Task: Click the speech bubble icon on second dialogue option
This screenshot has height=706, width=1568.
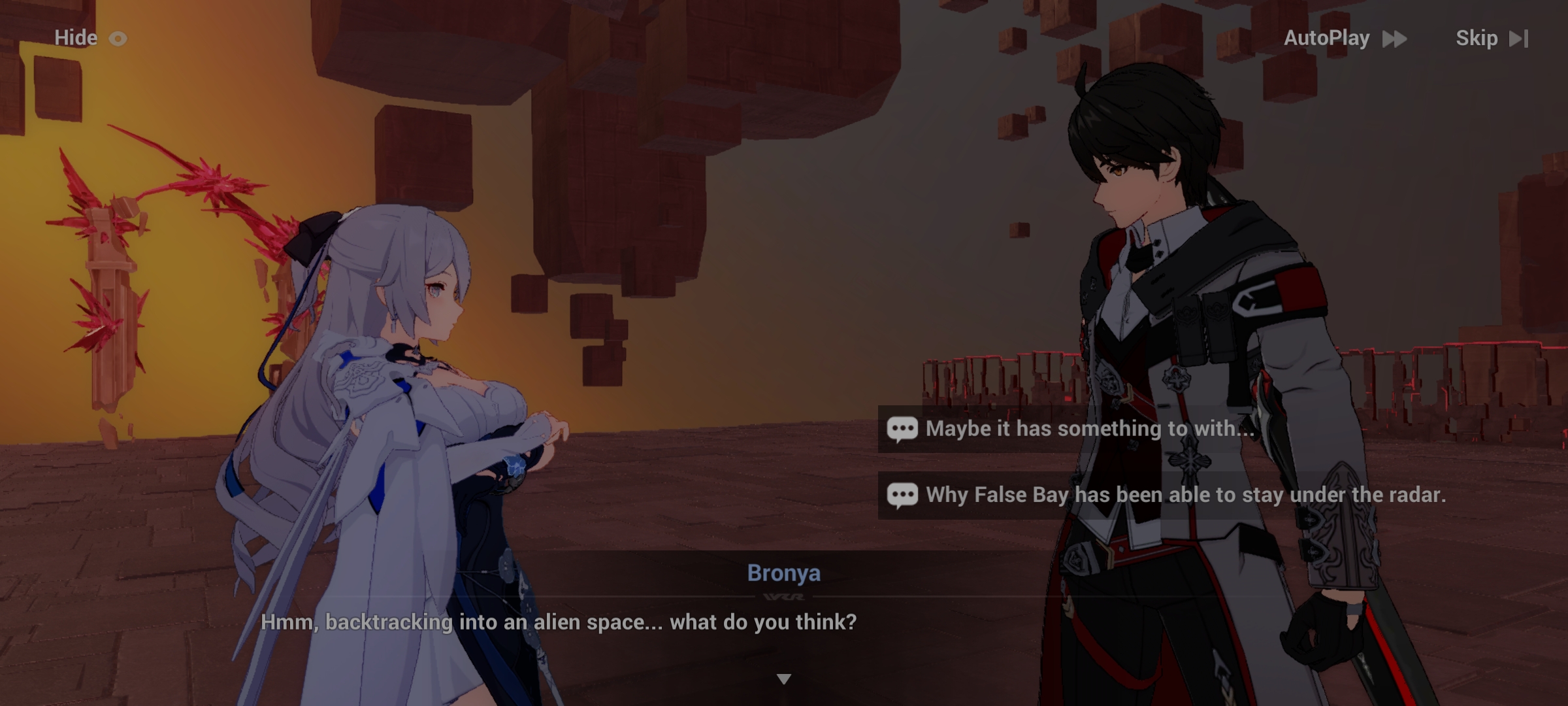Action: pyautogui.click(x=904, y=496)
